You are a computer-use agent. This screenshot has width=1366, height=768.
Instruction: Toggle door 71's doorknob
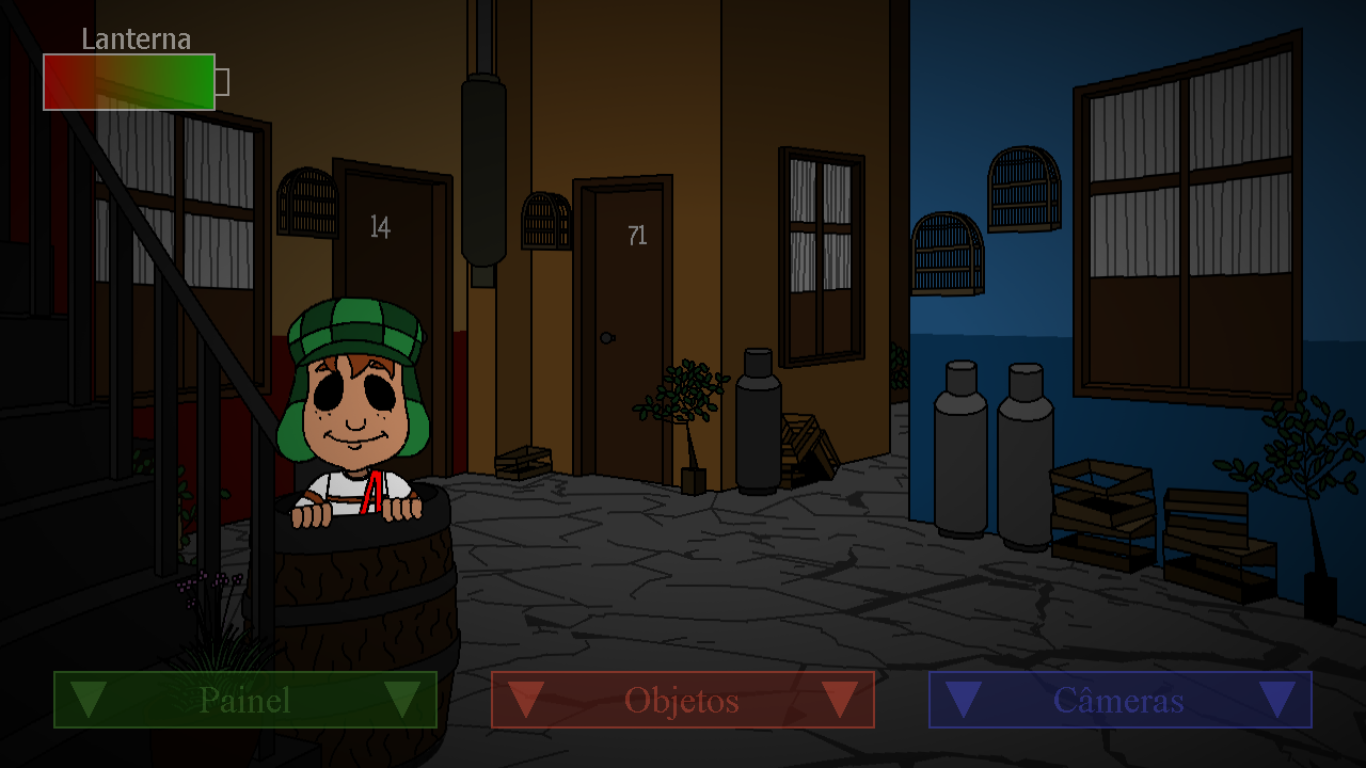click(x=605, y=338)
